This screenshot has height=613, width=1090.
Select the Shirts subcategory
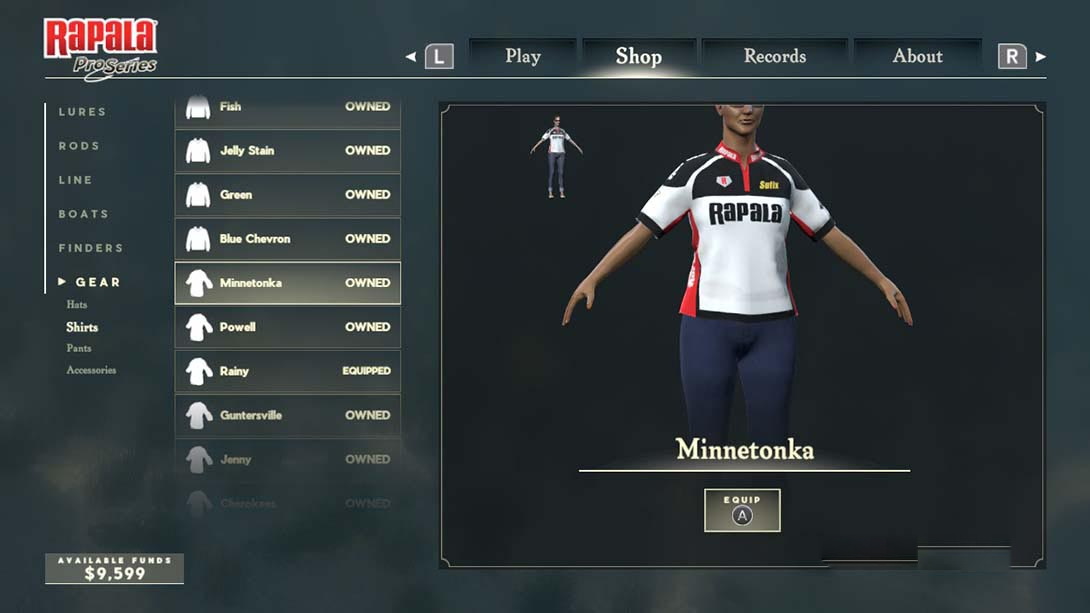point(82,327)
